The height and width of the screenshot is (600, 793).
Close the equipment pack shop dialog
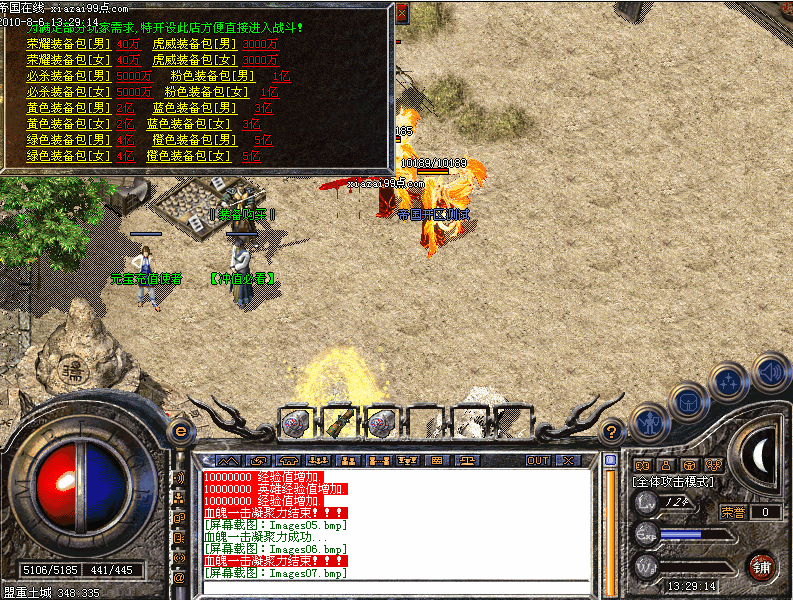point(402,13)
